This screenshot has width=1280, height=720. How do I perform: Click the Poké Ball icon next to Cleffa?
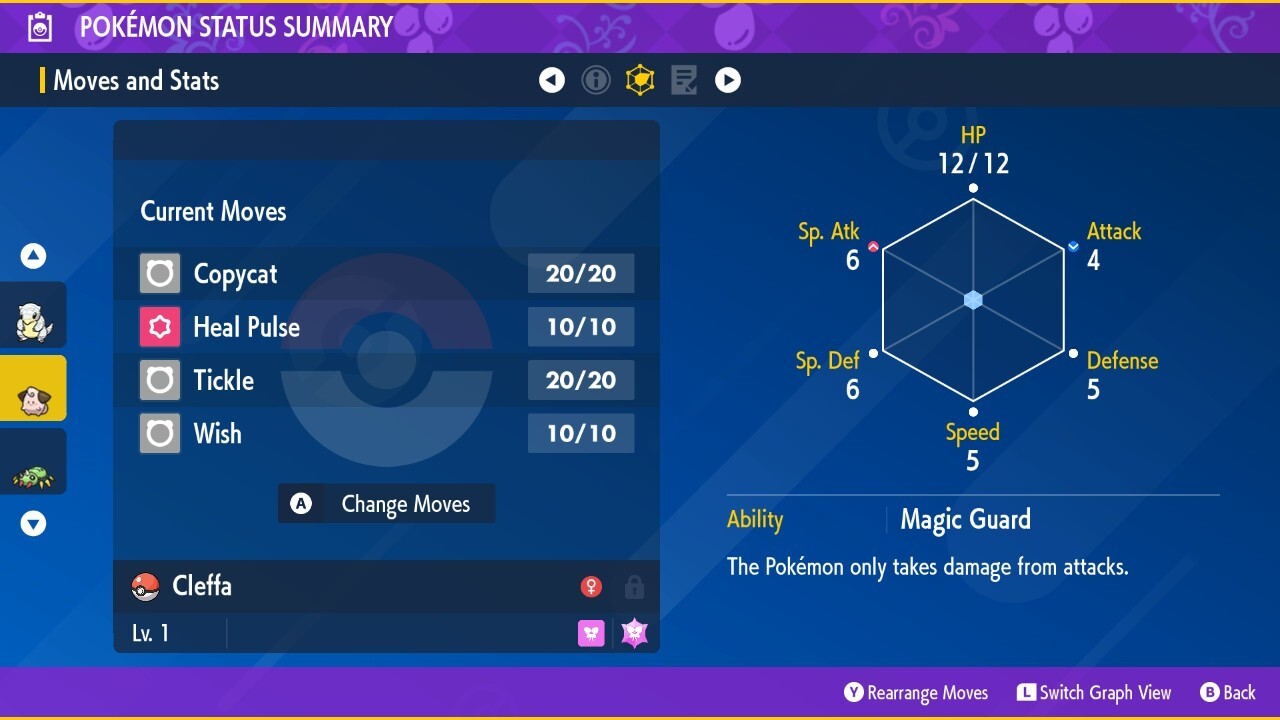[x=143, y=586]
